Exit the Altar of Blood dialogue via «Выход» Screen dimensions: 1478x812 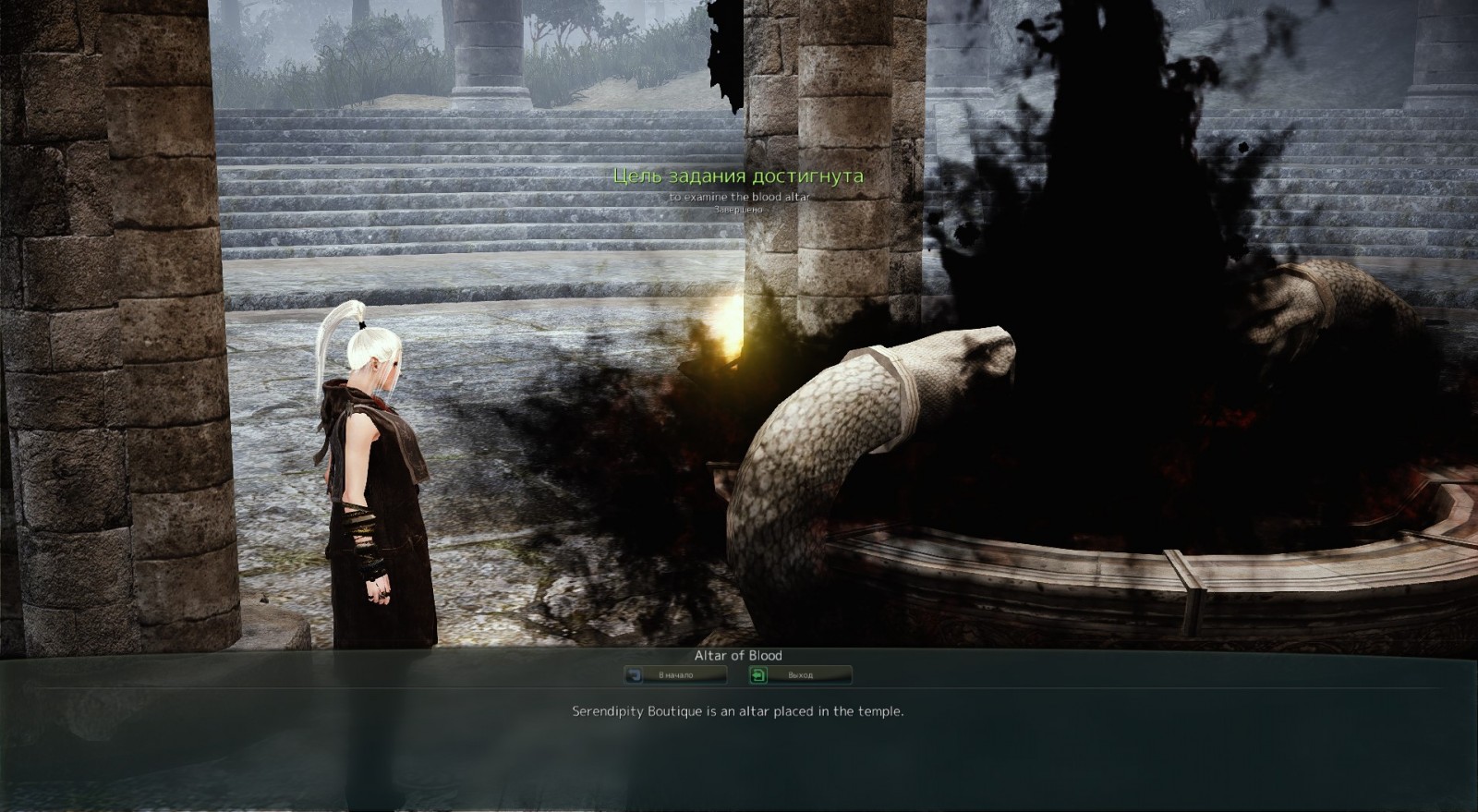[x=800, y=675]
